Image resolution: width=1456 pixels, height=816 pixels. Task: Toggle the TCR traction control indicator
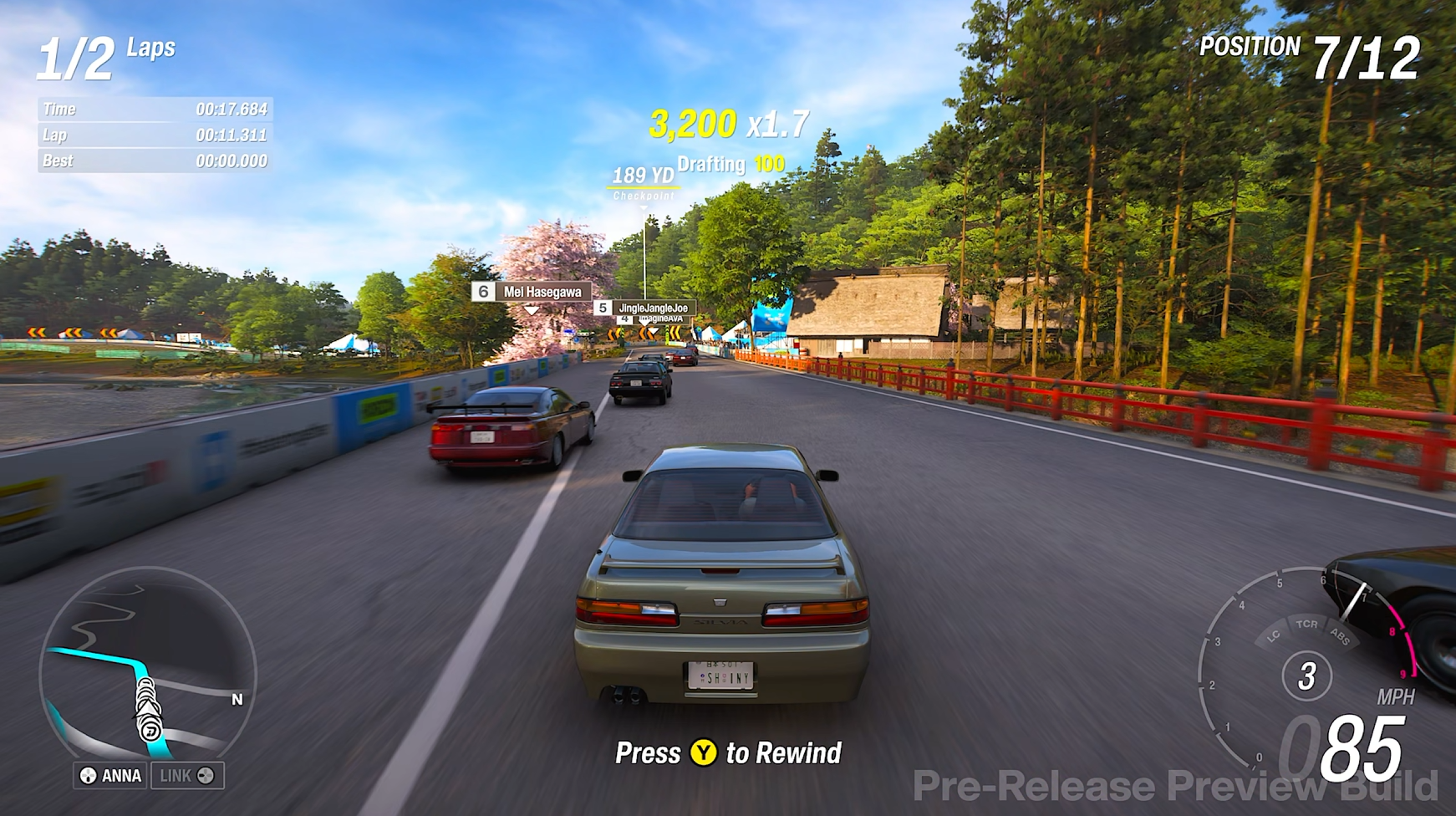(1308, 623)
